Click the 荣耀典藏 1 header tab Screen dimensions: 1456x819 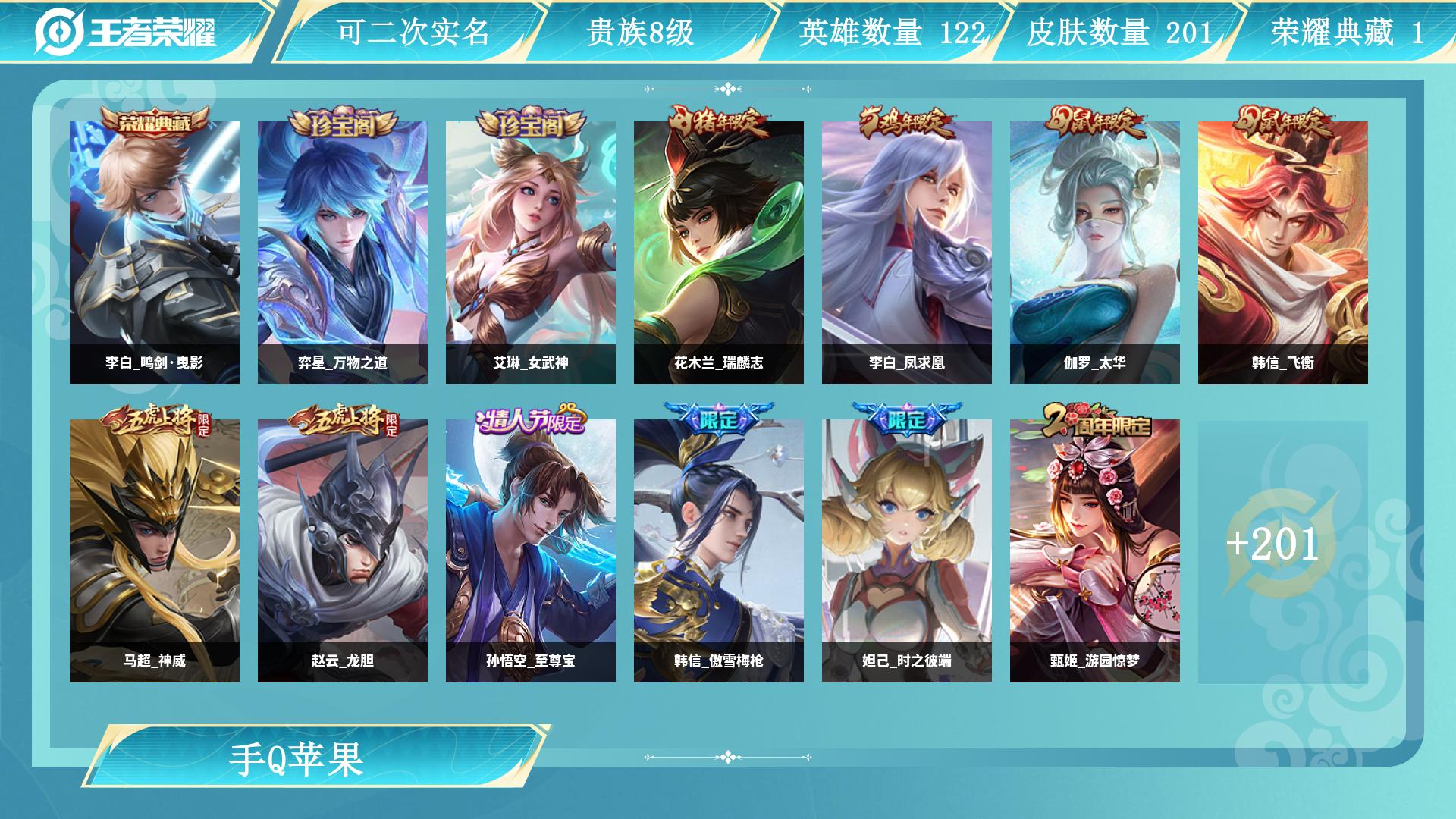[x=1347, y=32]
